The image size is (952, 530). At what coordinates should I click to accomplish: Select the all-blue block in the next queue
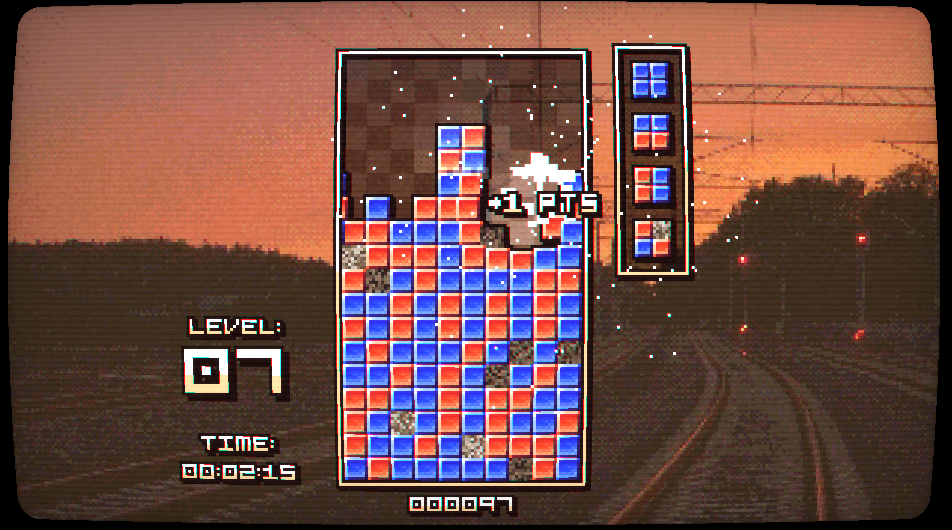(651, 79)
